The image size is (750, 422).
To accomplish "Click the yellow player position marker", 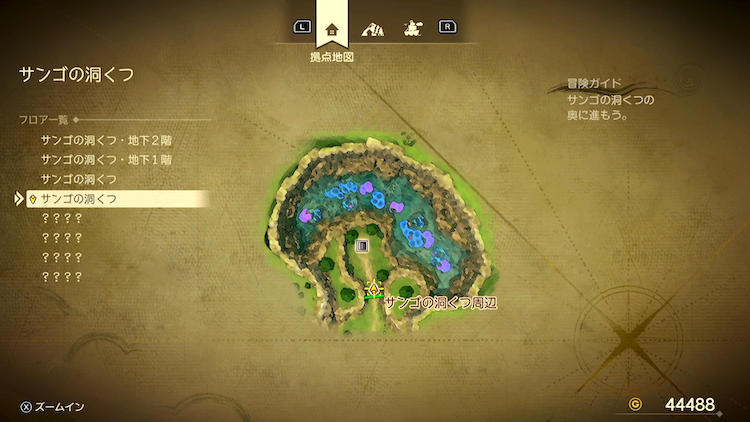I will pyautogui.click(x=373, y=290).
